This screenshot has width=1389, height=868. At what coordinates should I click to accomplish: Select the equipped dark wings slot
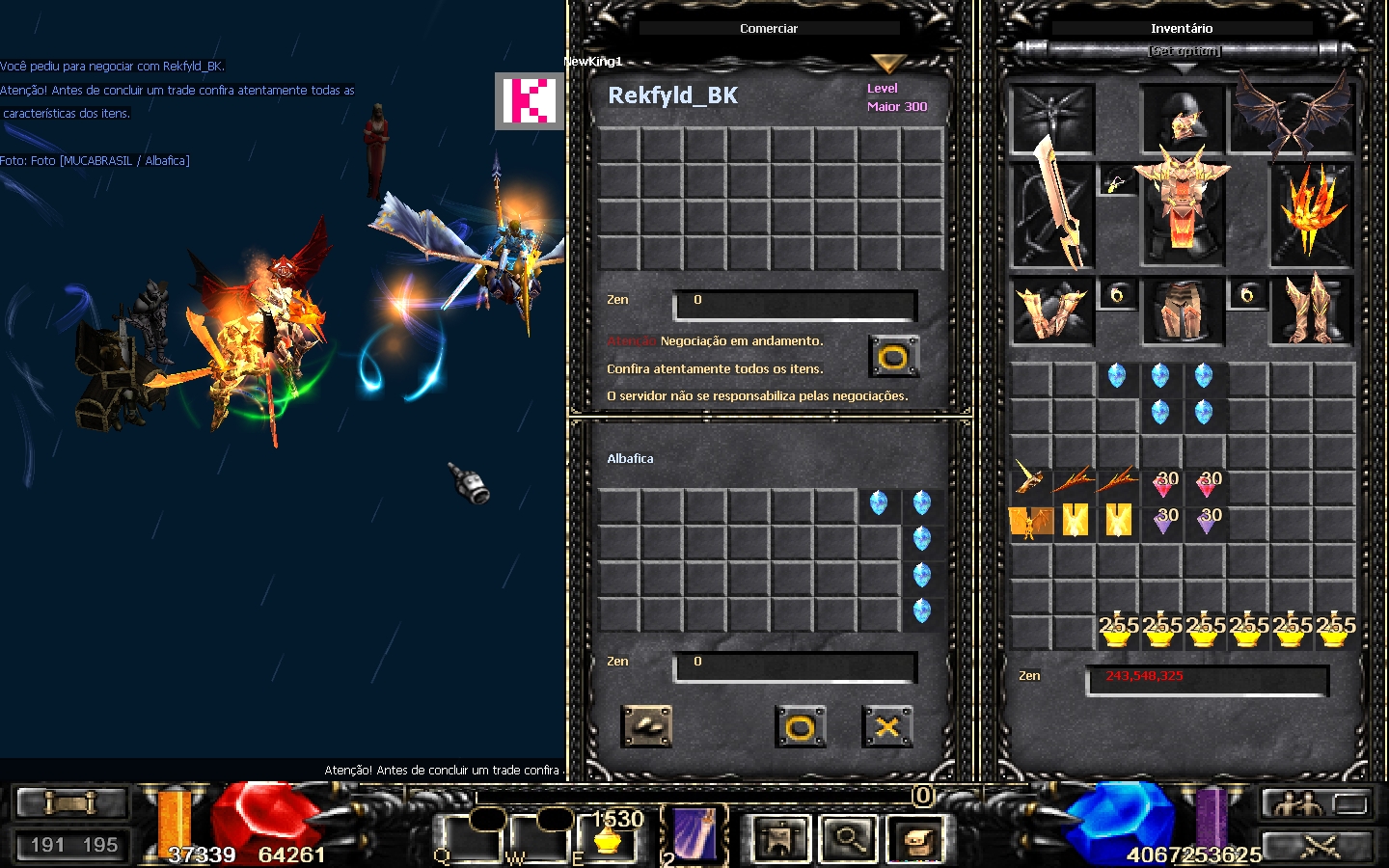[x=1294, y=120]
